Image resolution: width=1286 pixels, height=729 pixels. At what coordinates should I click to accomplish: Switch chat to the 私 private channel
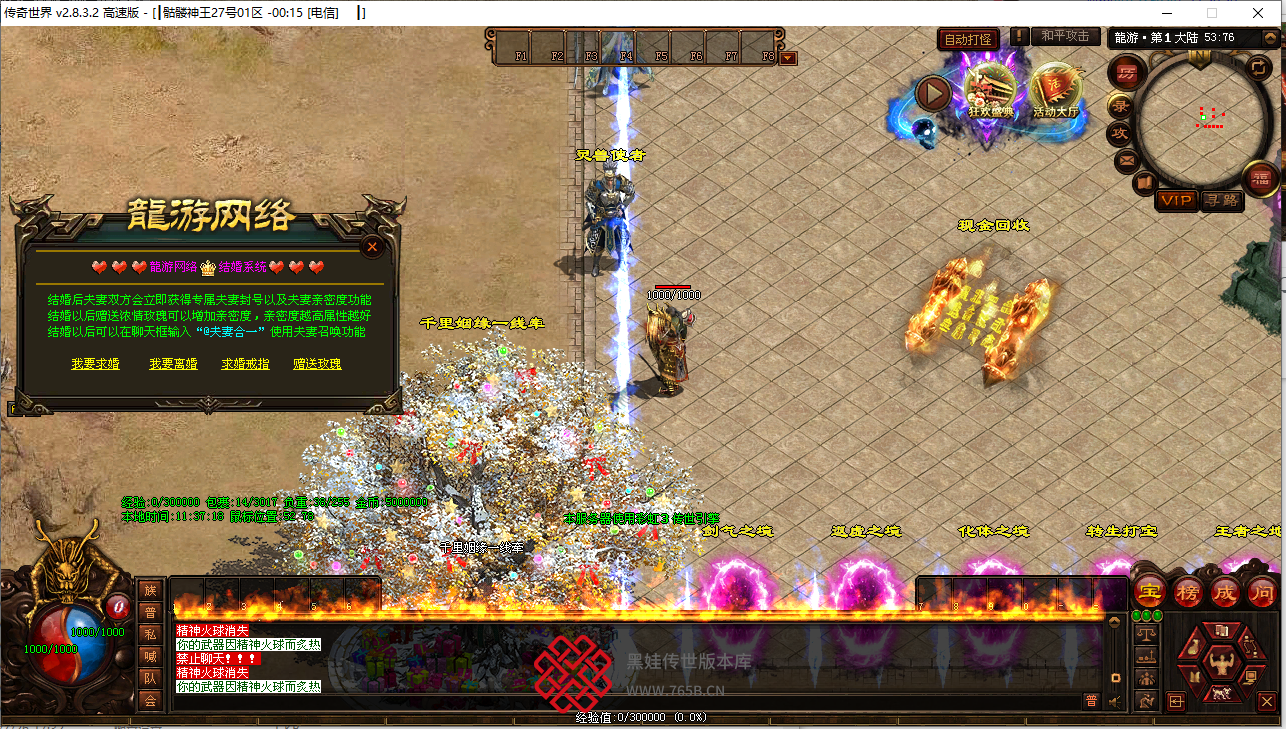[150, 634]
